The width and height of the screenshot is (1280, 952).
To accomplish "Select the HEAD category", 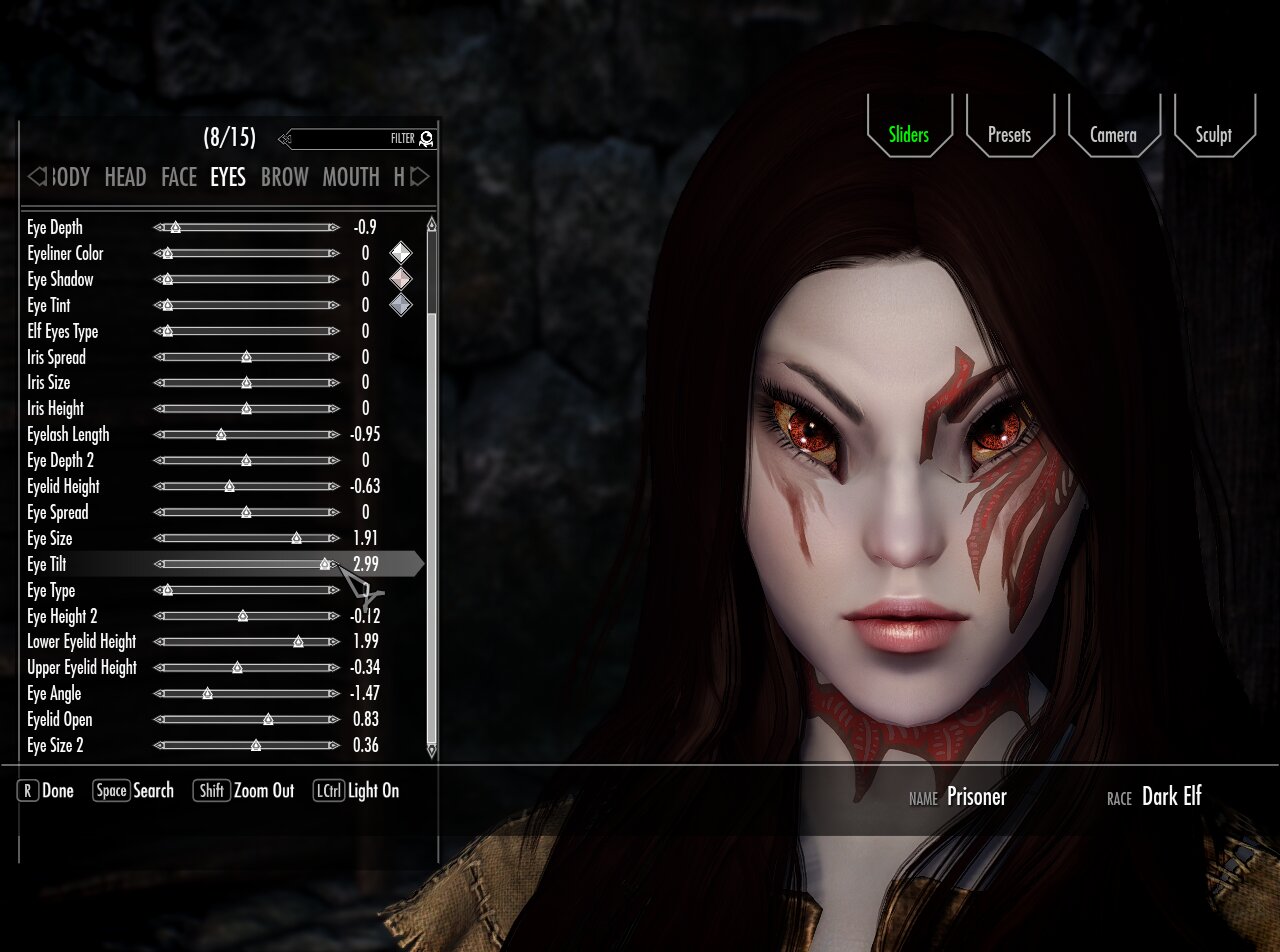I will click(x=125, y=177).
